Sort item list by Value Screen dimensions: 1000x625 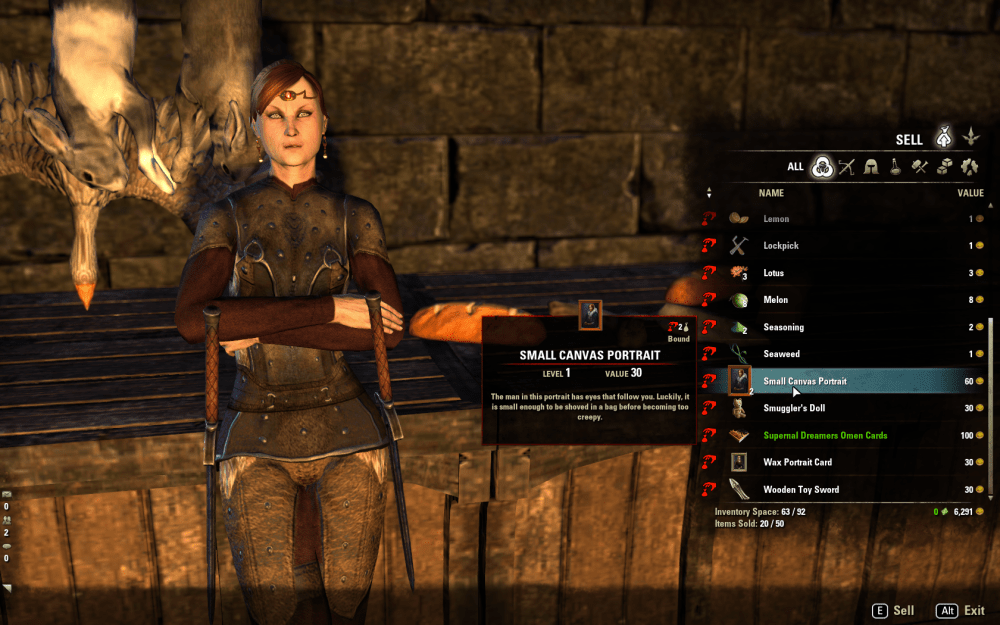coord(970,193)
